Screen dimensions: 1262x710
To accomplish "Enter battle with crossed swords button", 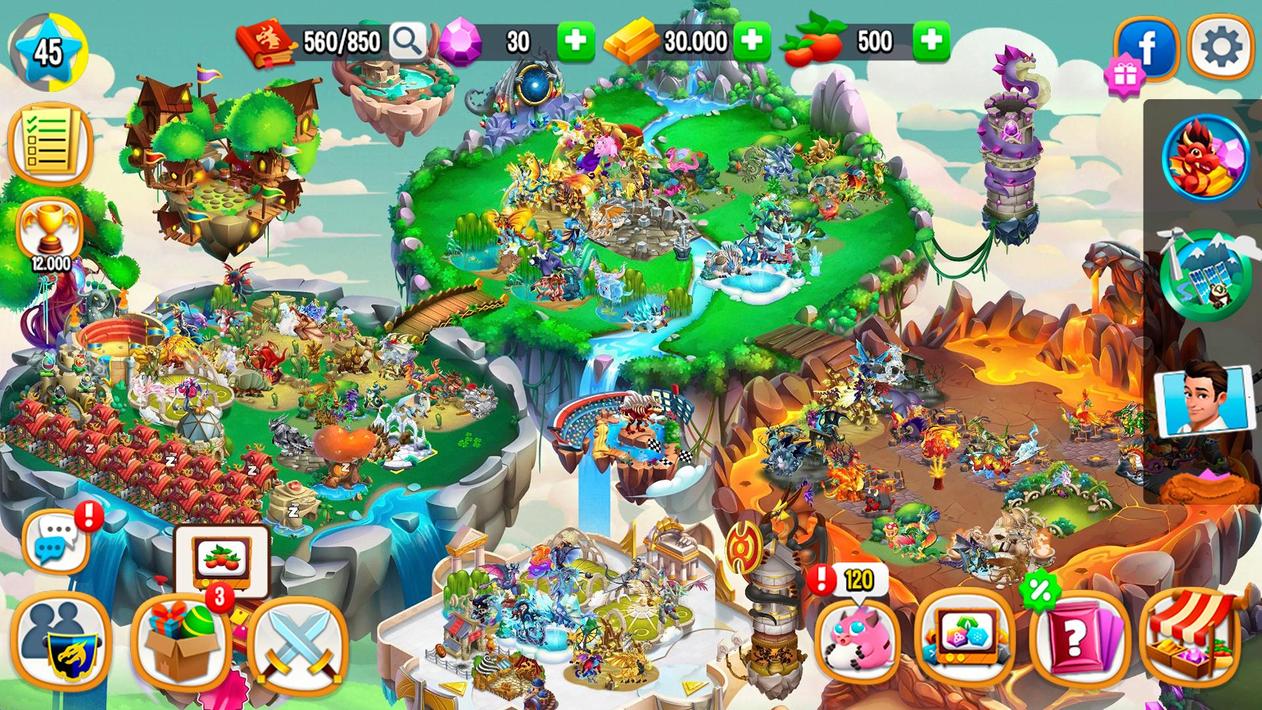I will pos(297,645).
